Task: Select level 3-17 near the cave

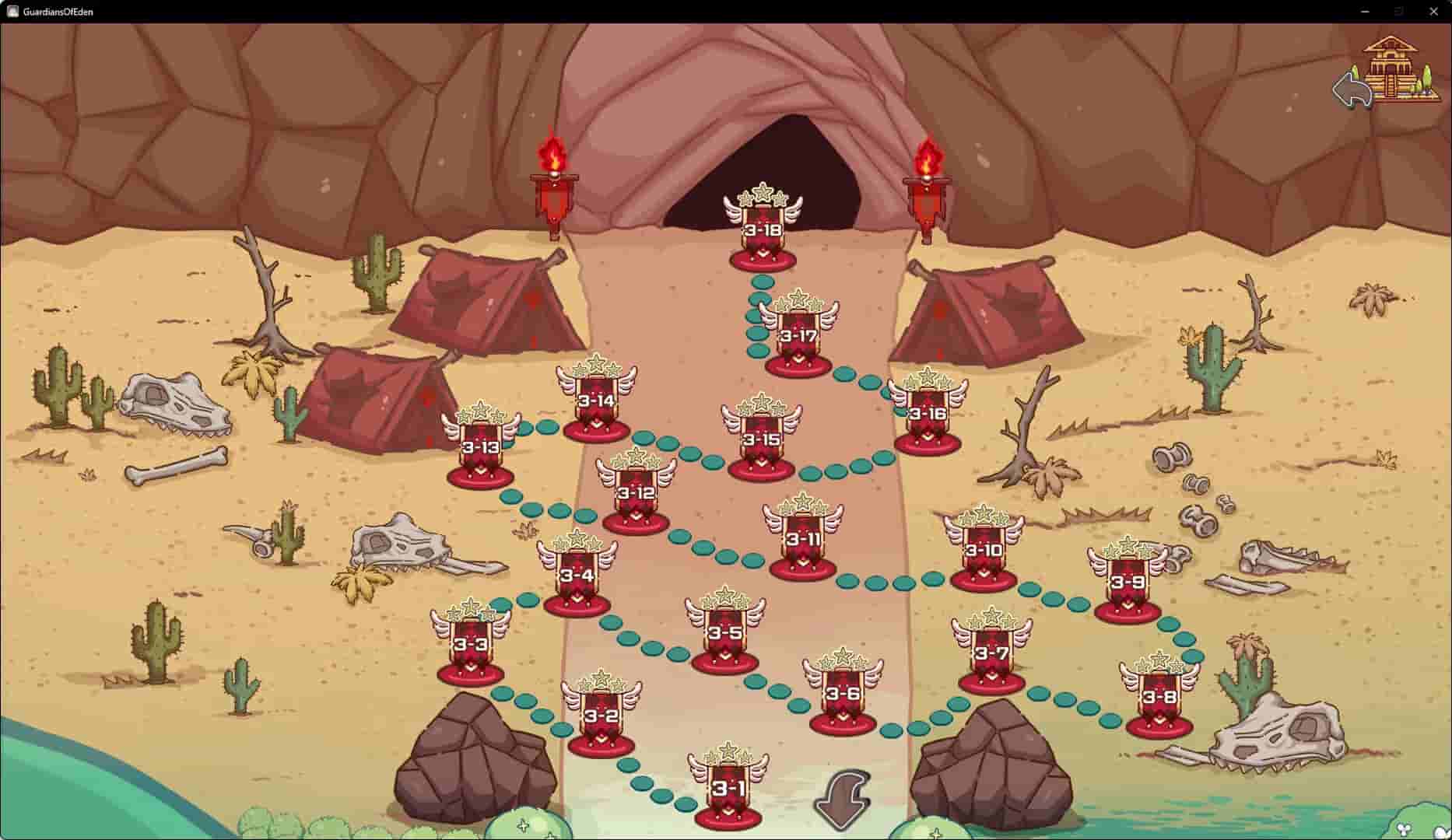Action: (x=799, y=334)
